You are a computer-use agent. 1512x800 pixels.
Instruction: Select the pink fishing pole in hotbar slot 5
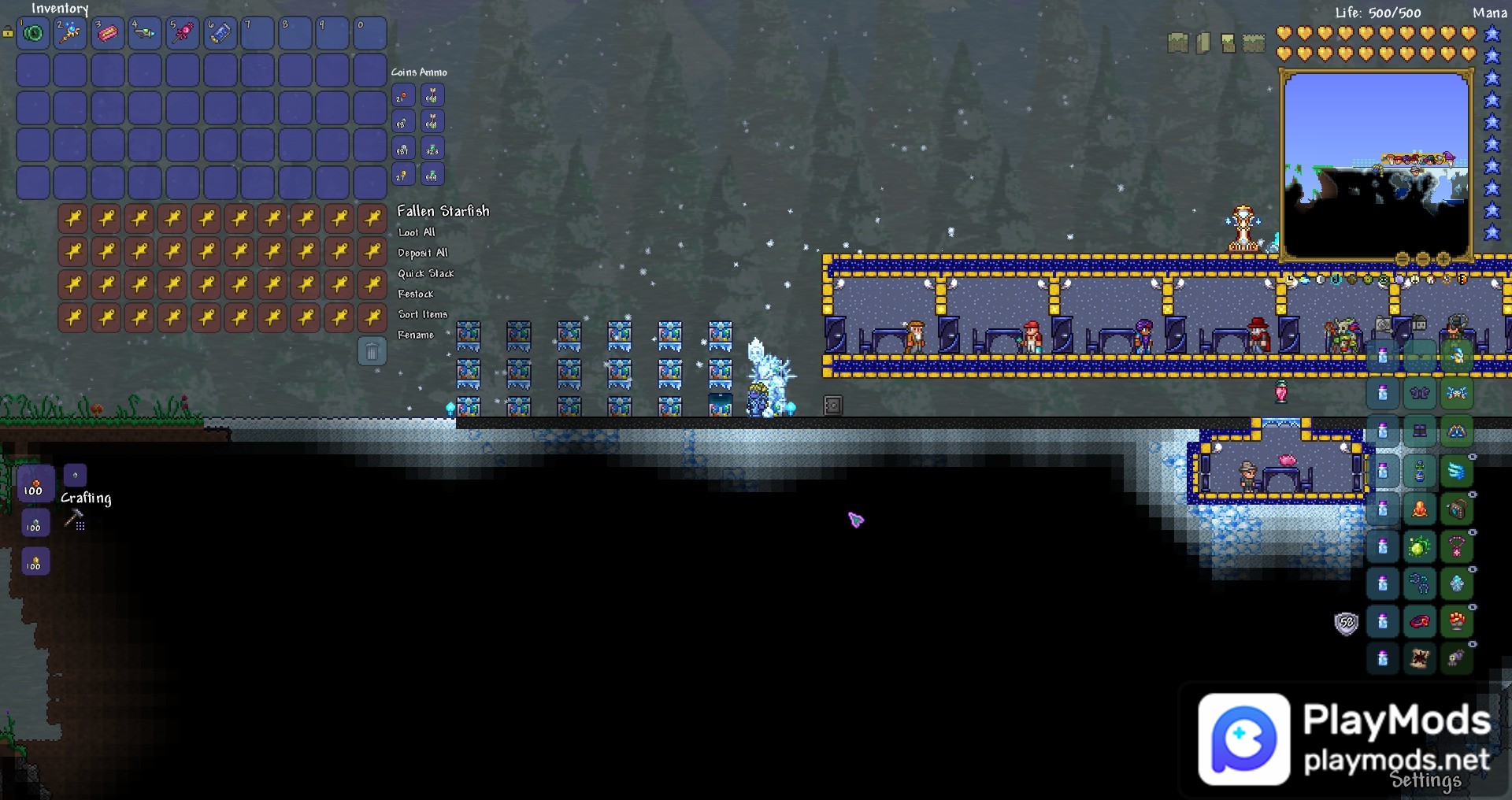click(x=183, y=33)
